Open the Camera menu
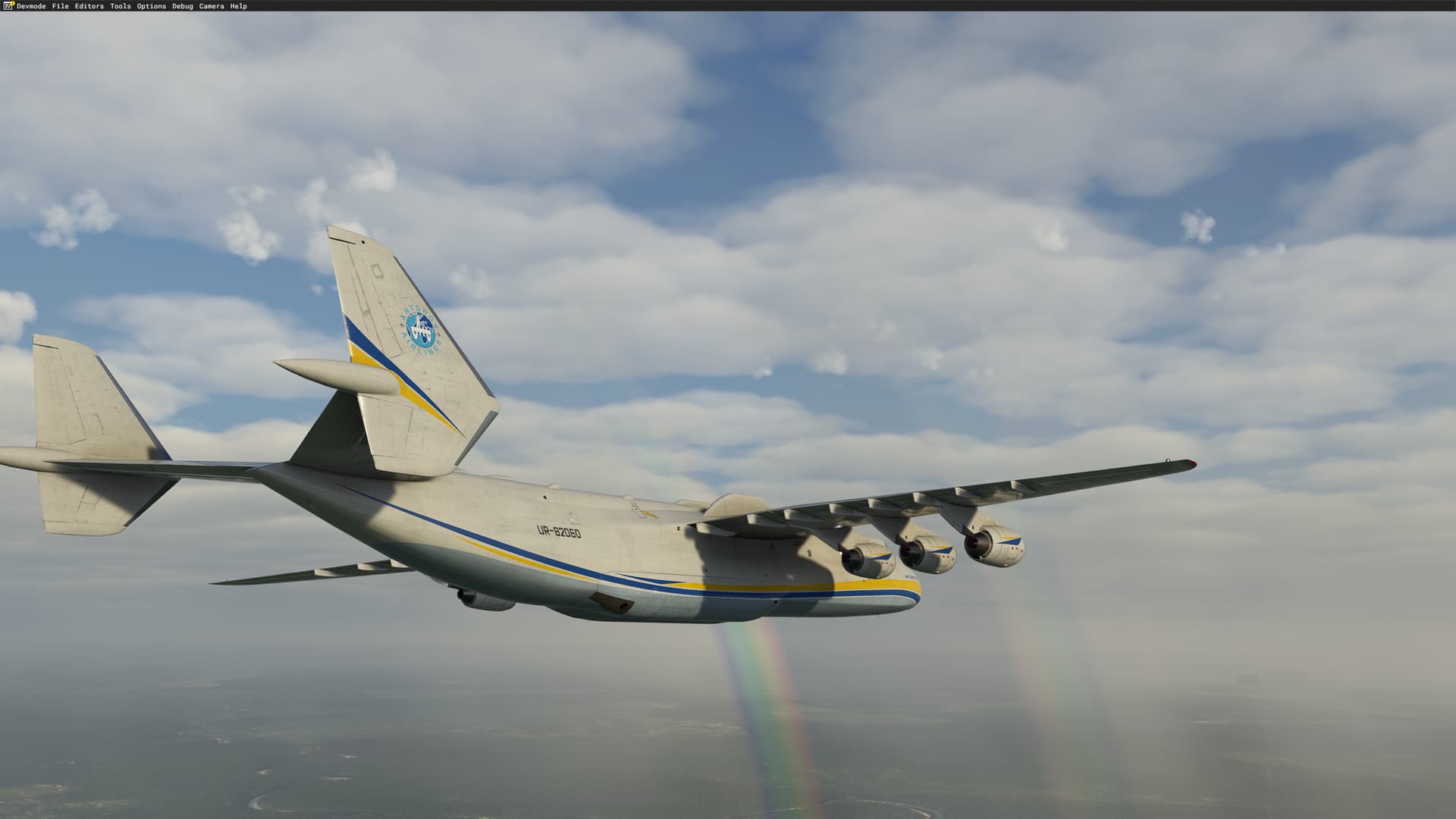 pos(211,6)
